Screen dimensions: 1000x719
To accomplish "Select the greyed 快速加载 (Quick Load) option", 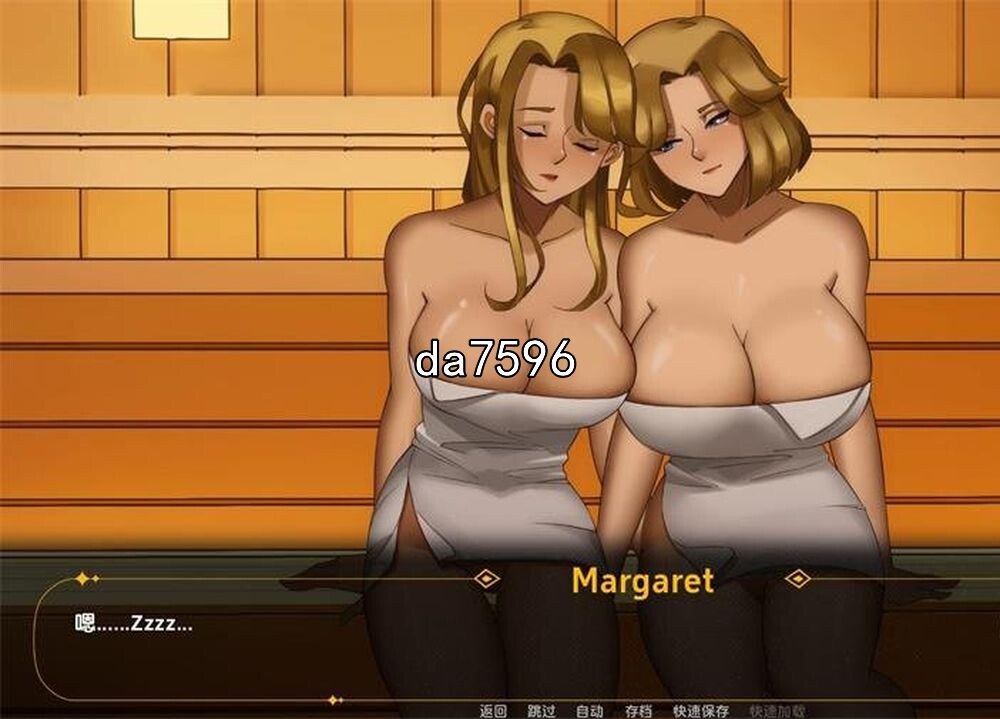I will point(777,711).
